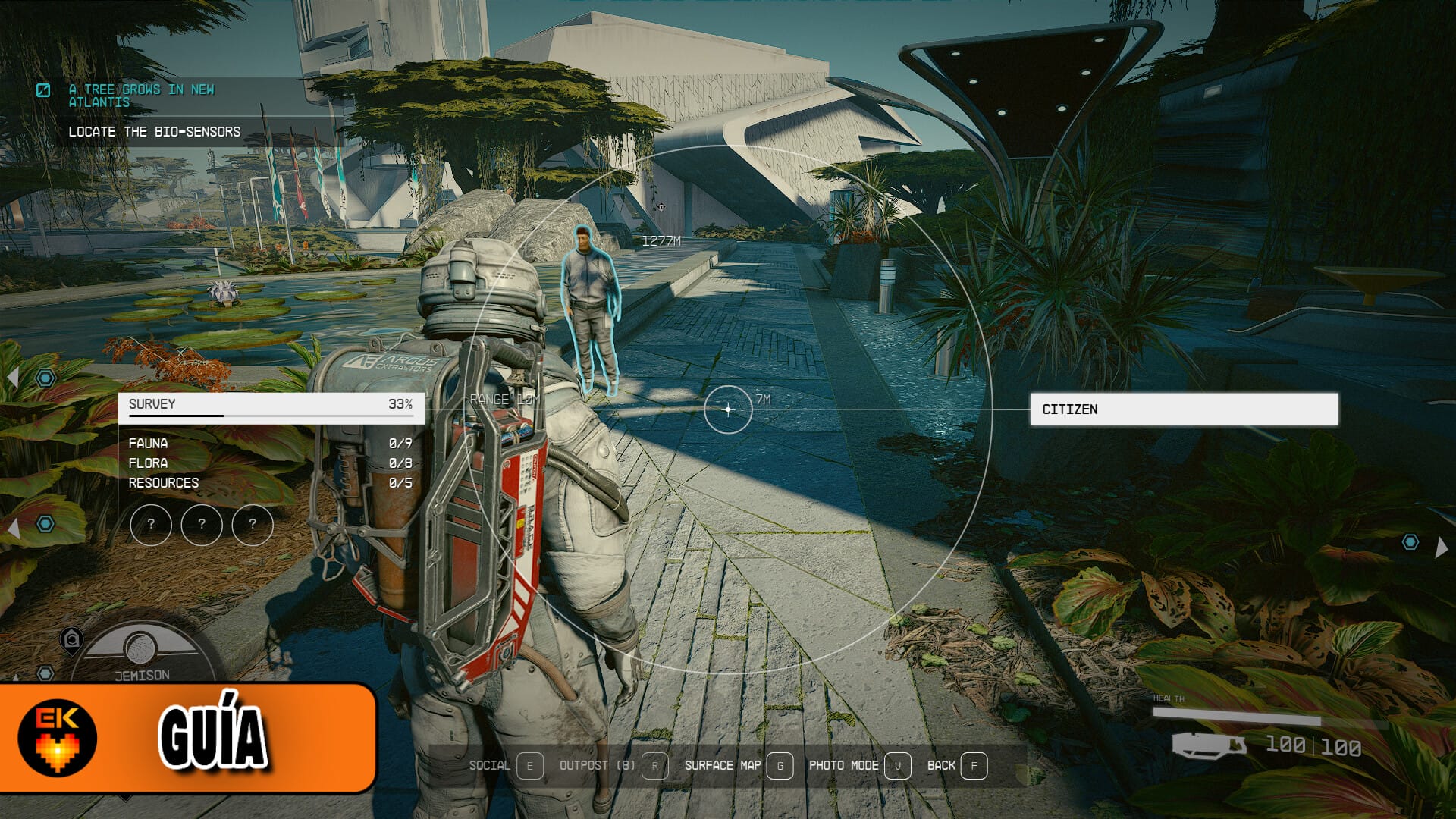Click the 'Locate the Bio-Sensors' objective

(154, 132)
